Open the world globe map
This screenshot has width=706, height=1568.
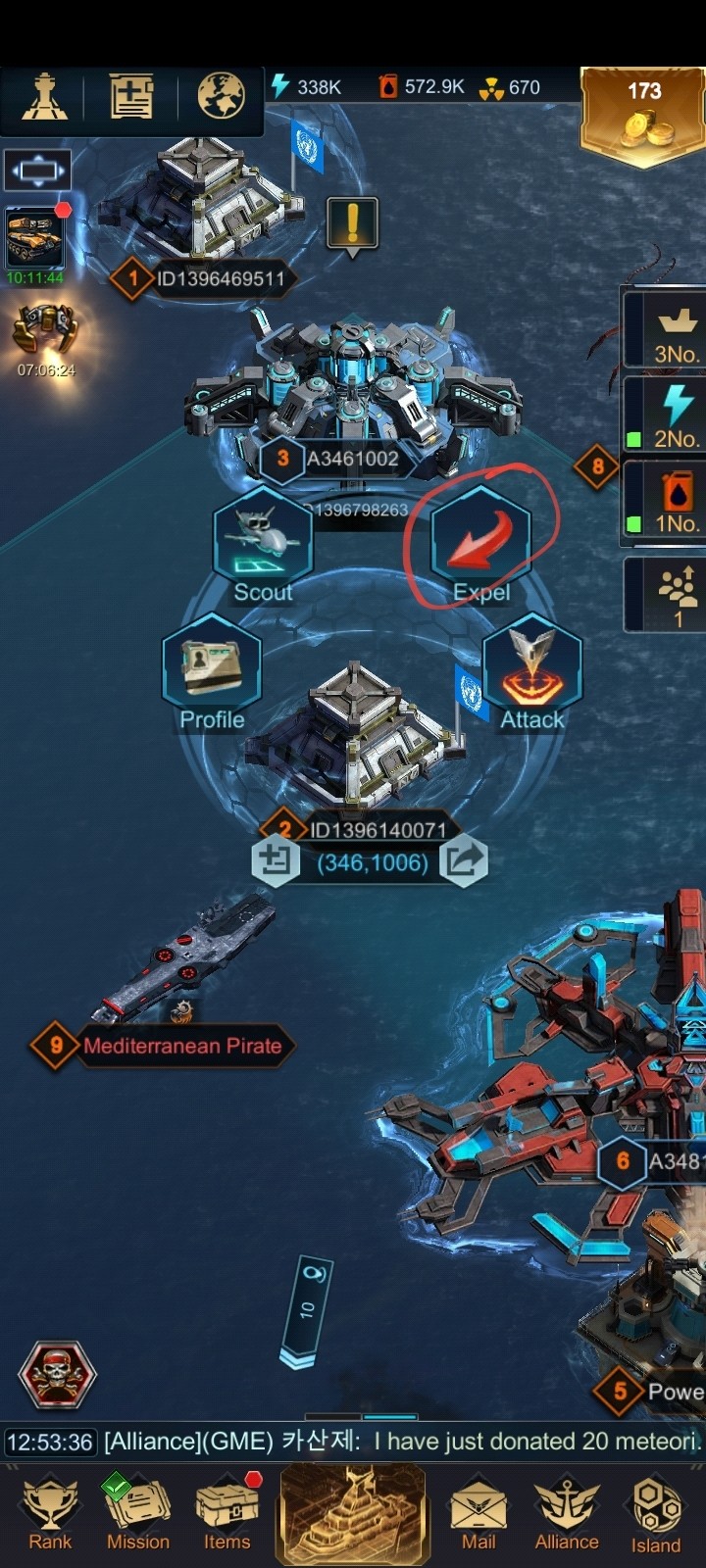[221, 96]
